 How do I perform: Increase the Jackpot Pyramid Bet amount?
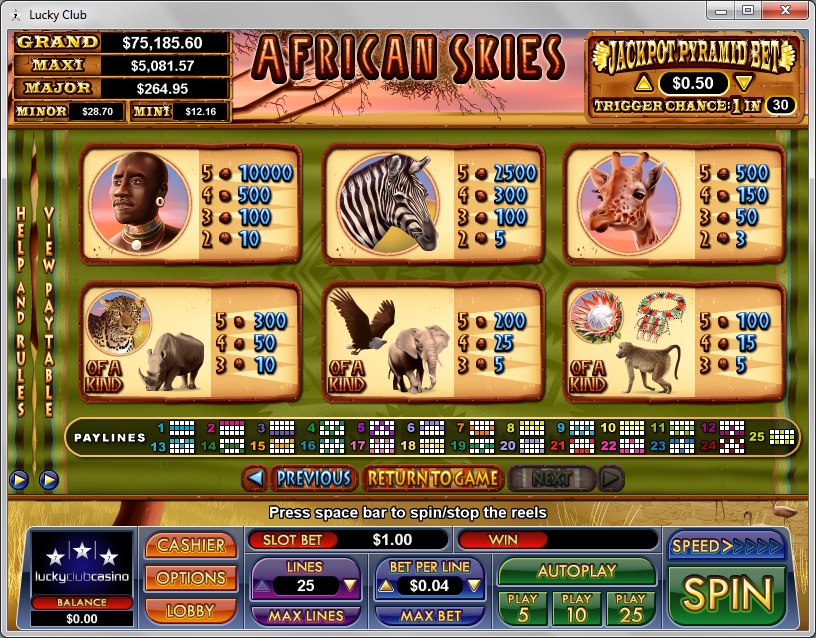point(645,83)
